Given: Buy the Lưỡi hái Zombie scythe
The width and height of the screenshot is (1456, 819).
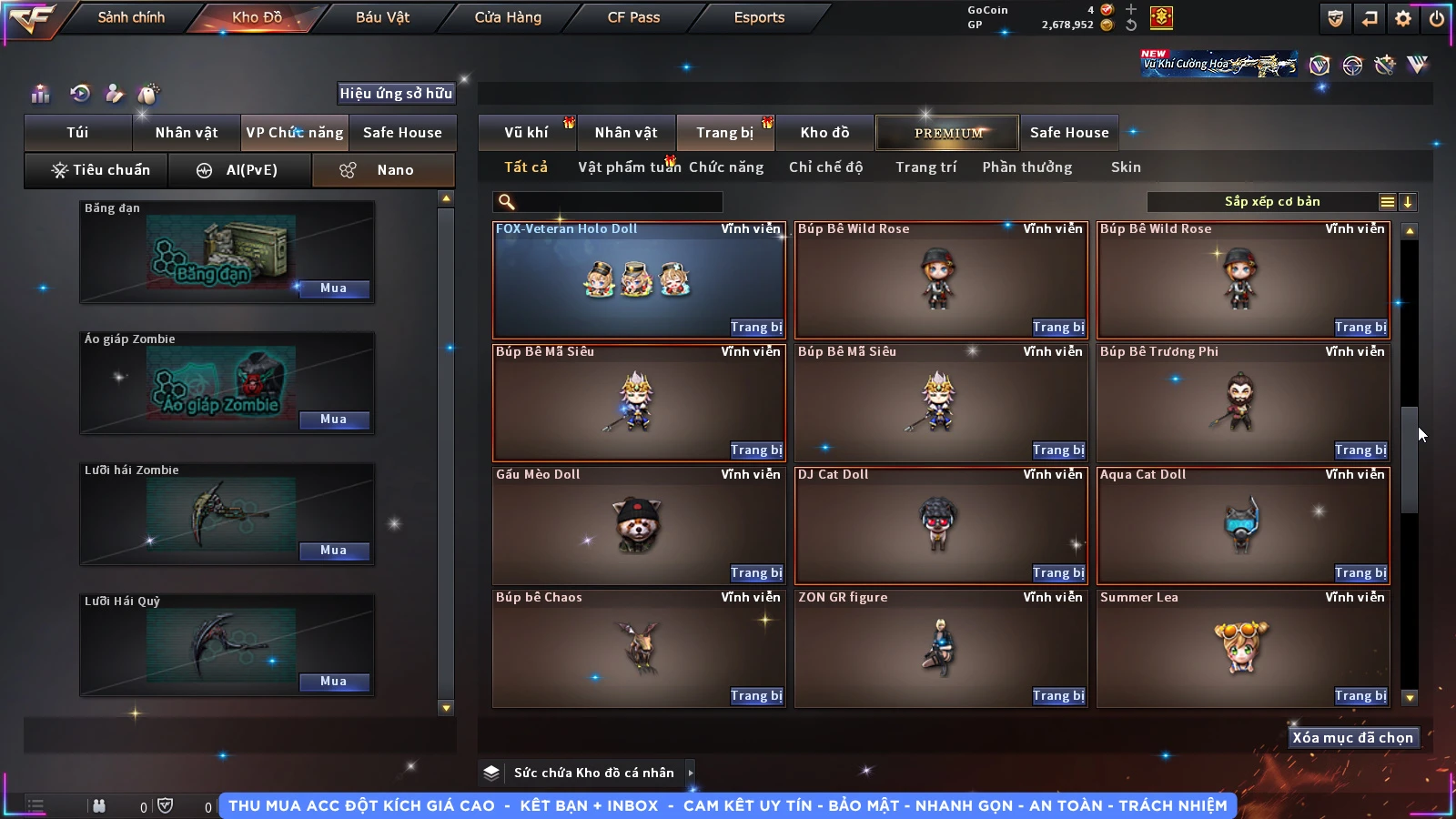Looking at the screenshot, I should pyautogui.click(x=333, y=551).
